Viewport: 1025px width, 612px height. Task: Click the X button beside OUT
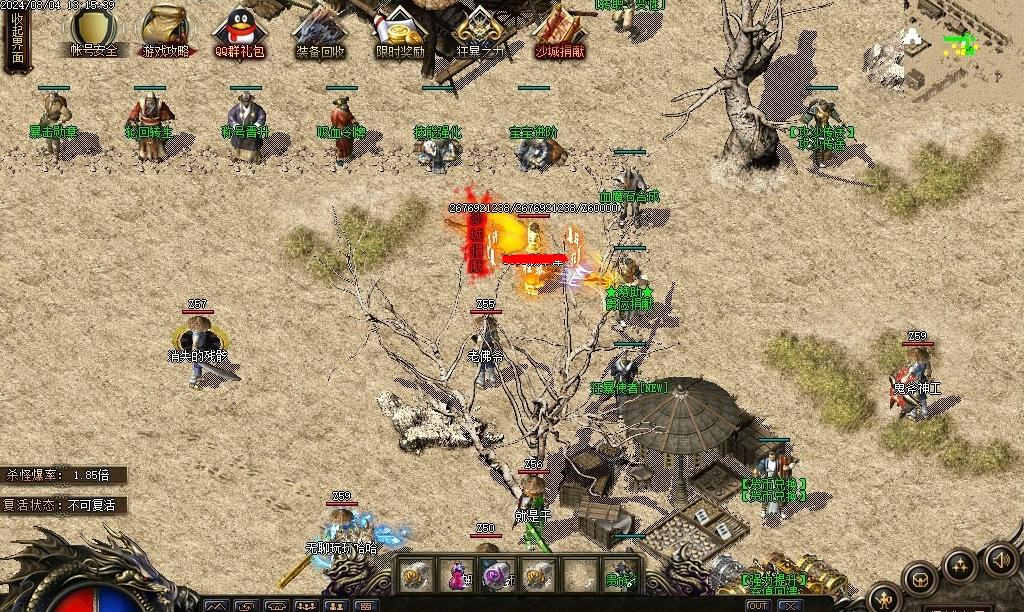point(790,605)
